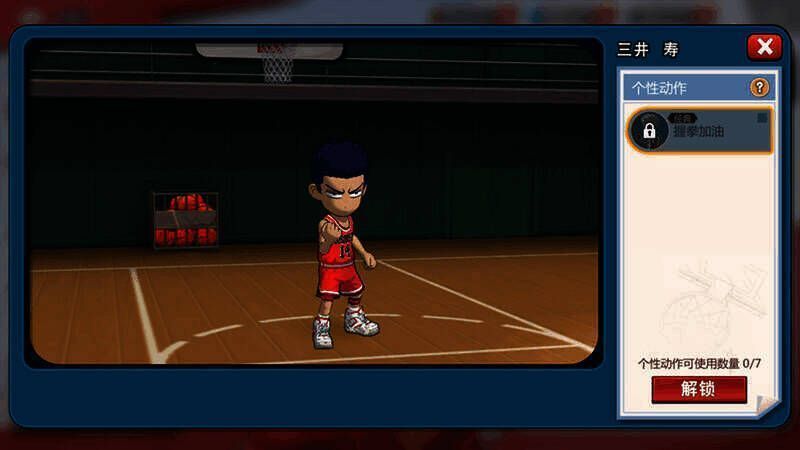Select the locked 握拳加油 action entry
This screenshot has height=450, width=800.
(x=700, y=131)
